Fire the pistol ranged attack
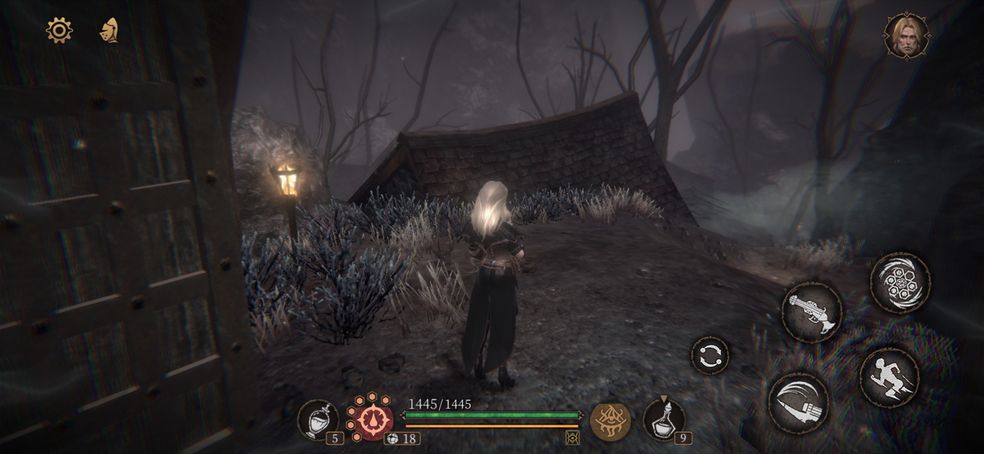 click(x=811, y=311)
